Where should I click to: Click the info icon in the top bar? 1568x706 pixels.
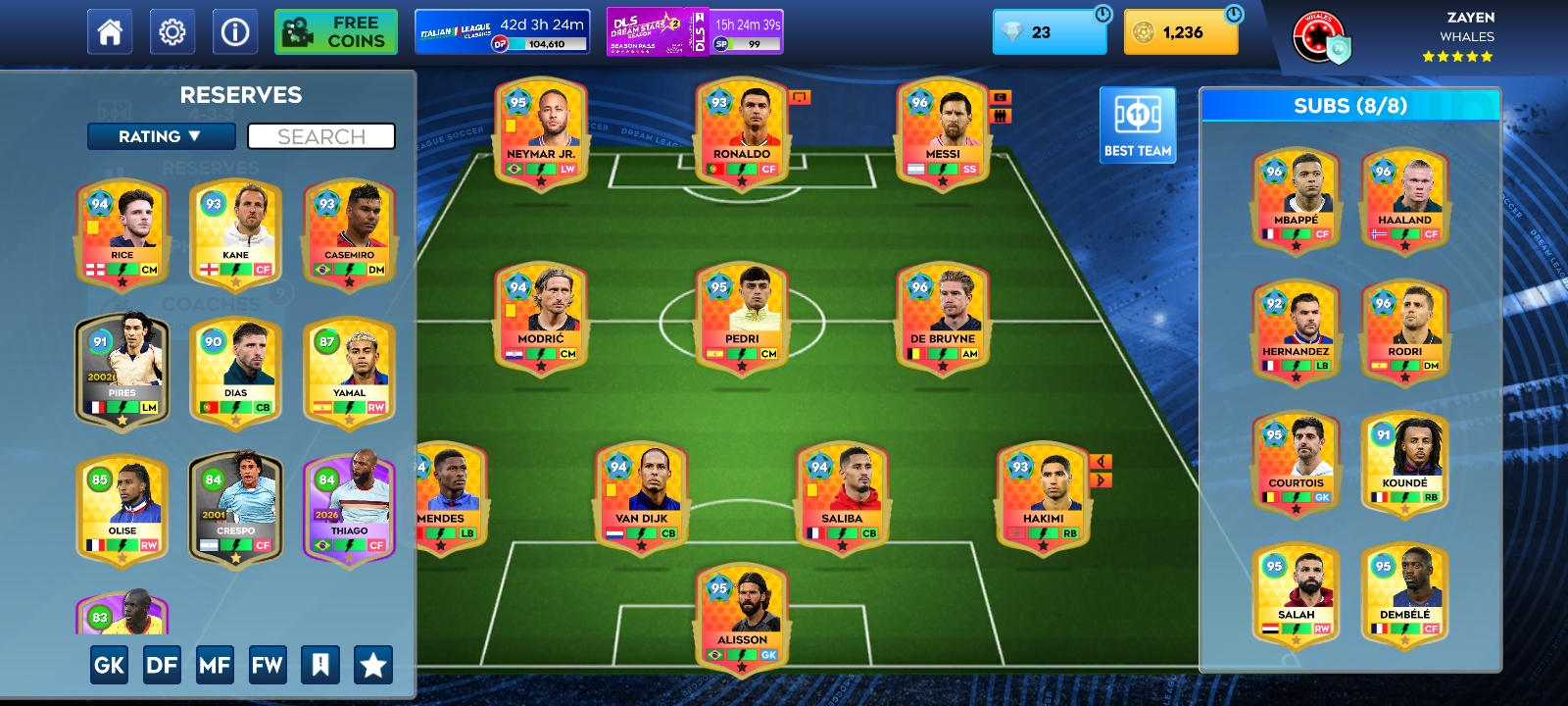tap(234, 30)
